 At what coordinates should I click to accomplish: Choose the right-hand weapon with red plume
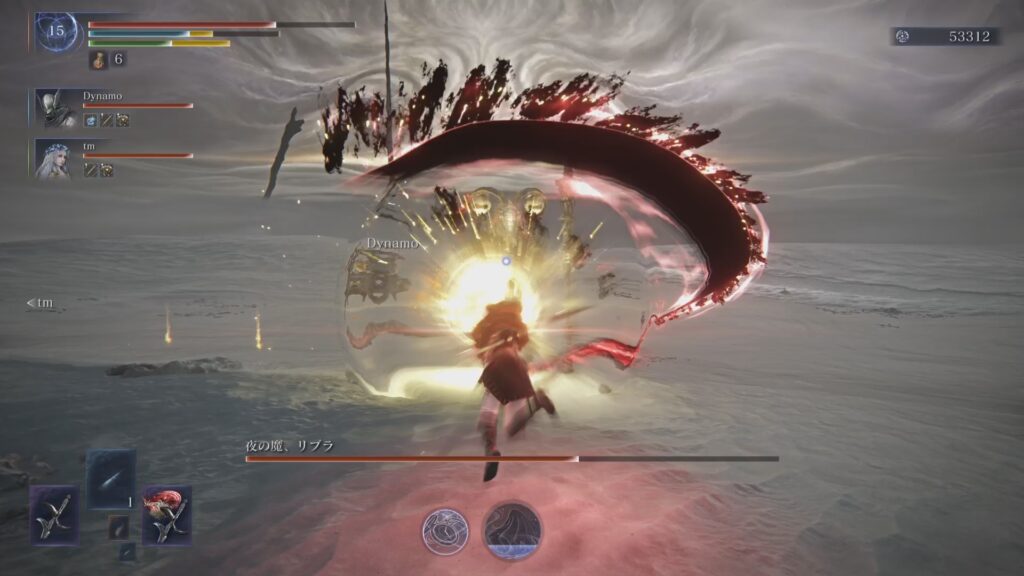[x=166, y=515]
